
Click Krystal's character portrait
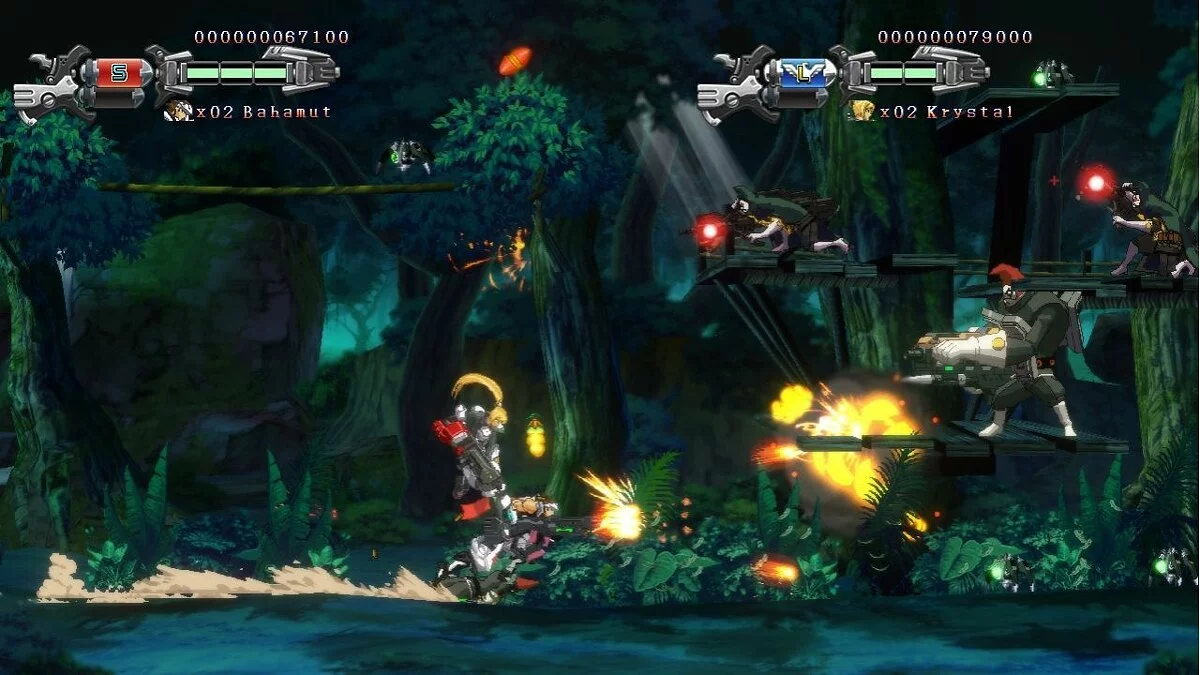862,111
